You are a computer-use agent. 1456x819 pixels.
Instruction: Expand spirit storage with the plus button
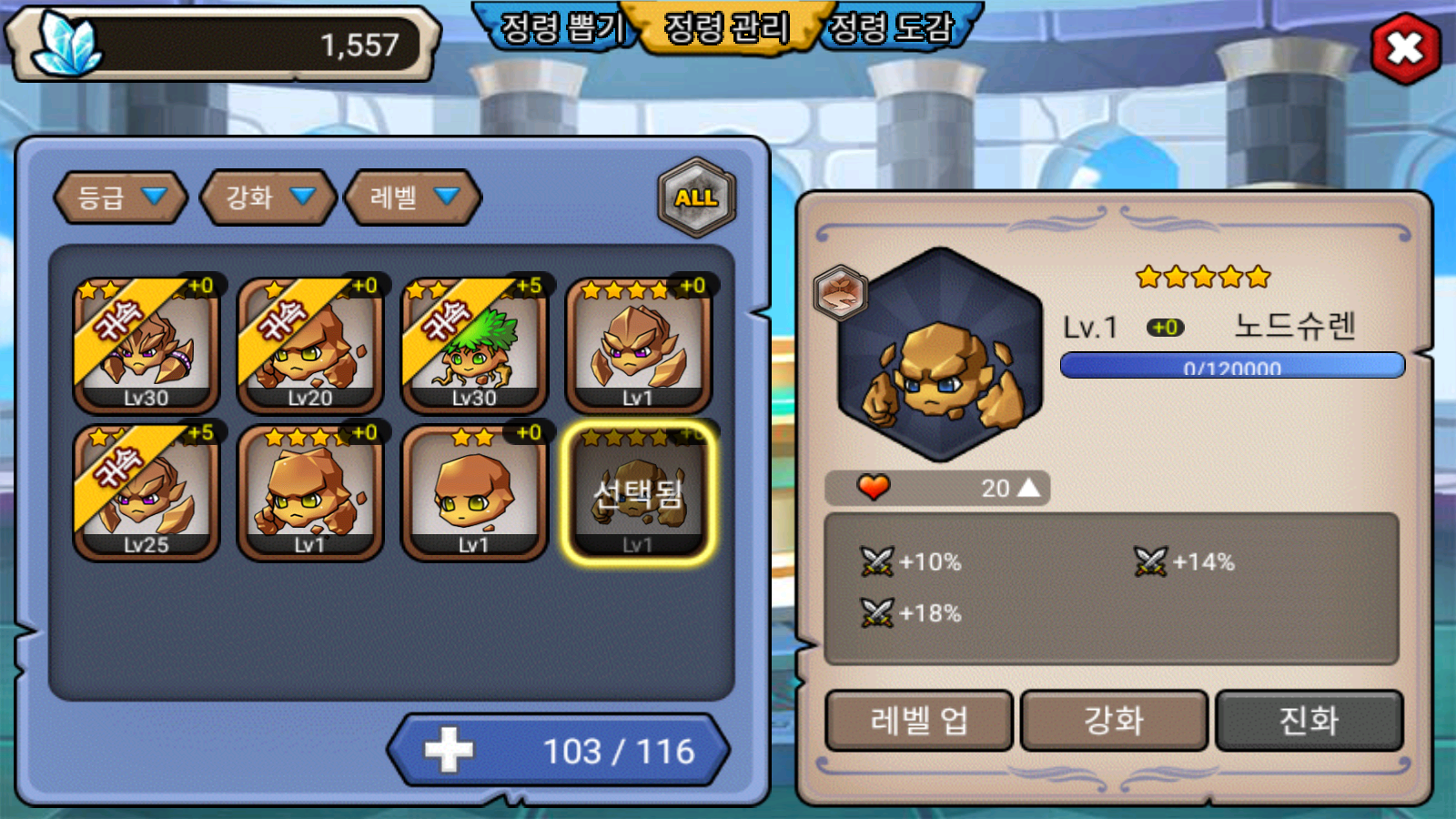(x=449, y=751)
